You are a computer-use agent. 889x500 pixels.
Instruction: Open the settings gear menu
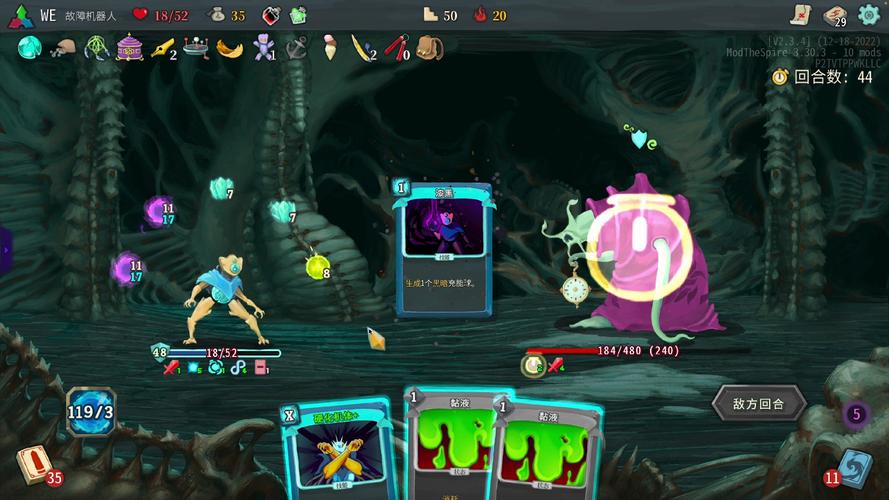click(868, 15)
